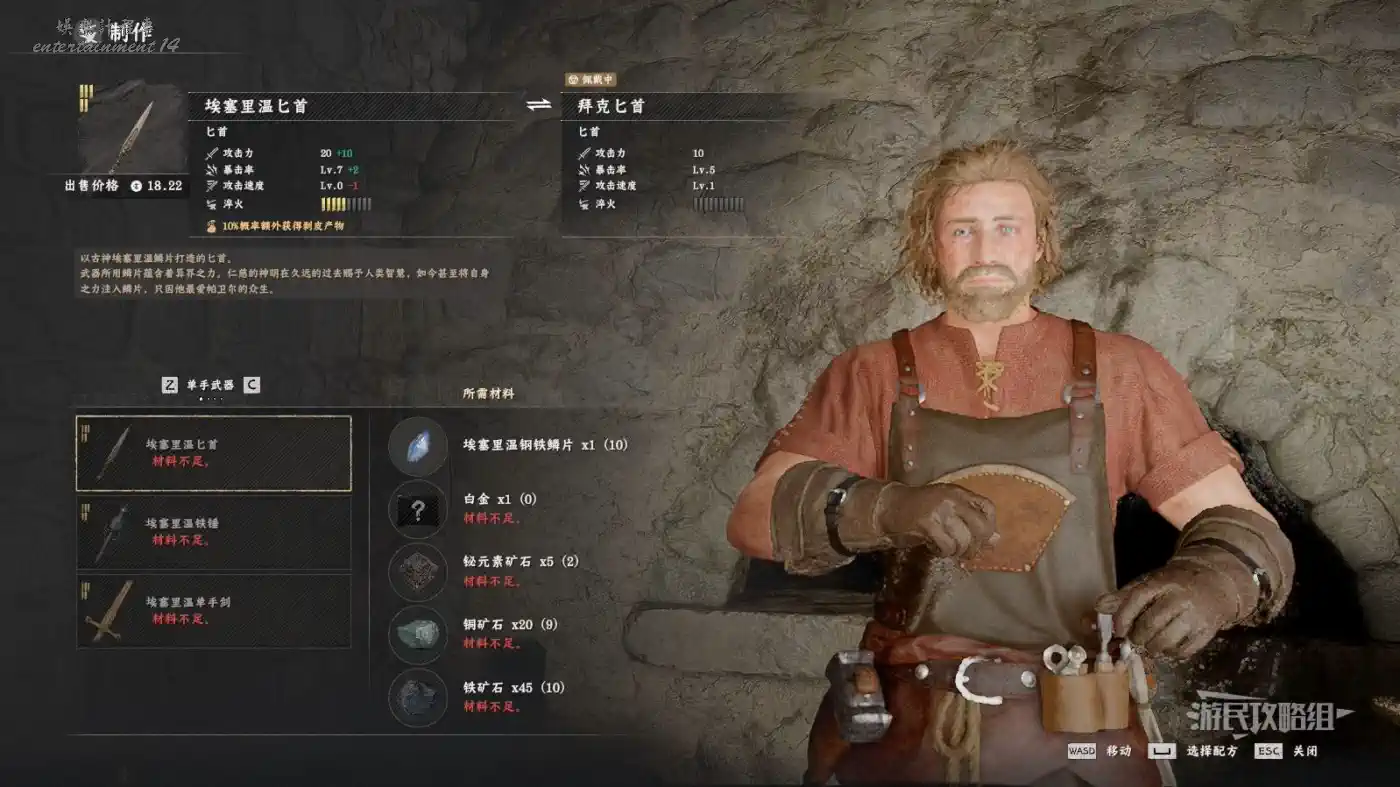Inspect the 铁矿石 material icon
This screenshot has height=787, width=1400.
pos(417,697)
